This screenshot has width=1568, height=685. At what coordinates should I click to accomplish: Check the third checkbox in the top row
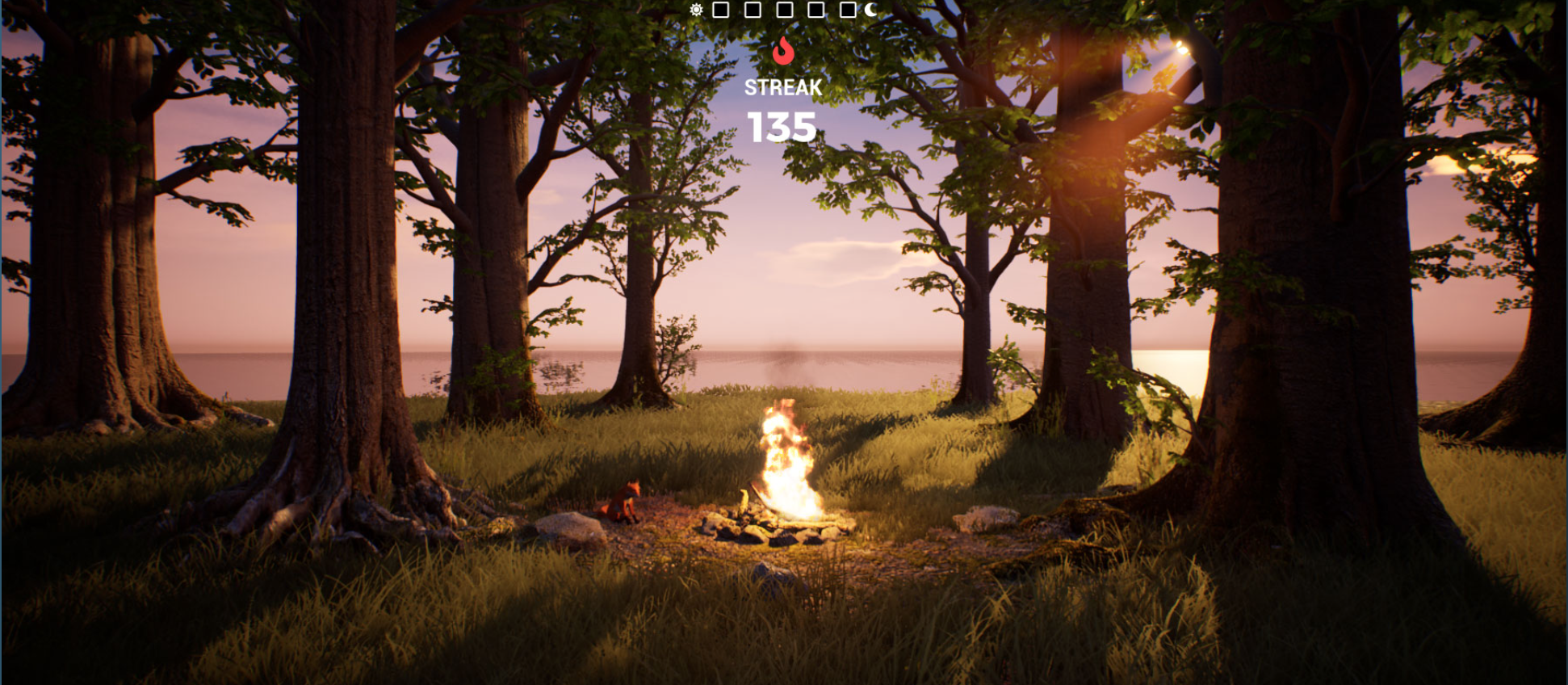[x=785, y=10]
